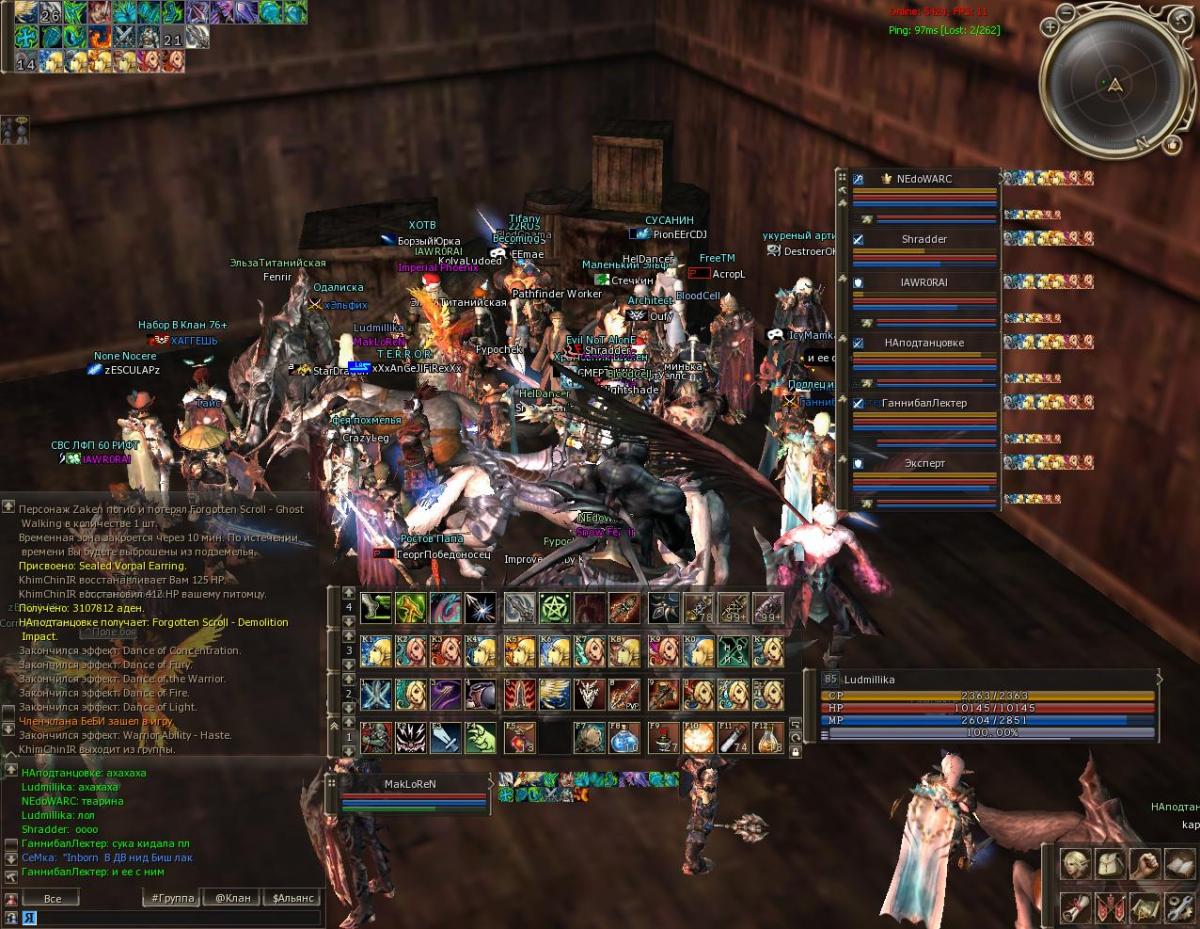The width and height of the screenshot is (1200, 929).
Task: Select party member Эксперт
Action: [923, 464]
